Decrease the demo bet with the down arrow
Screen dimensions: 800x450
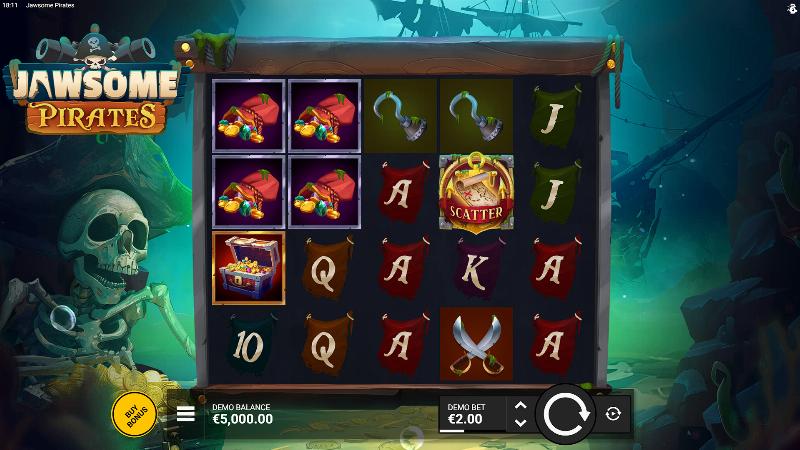click(x=520, y=422)
